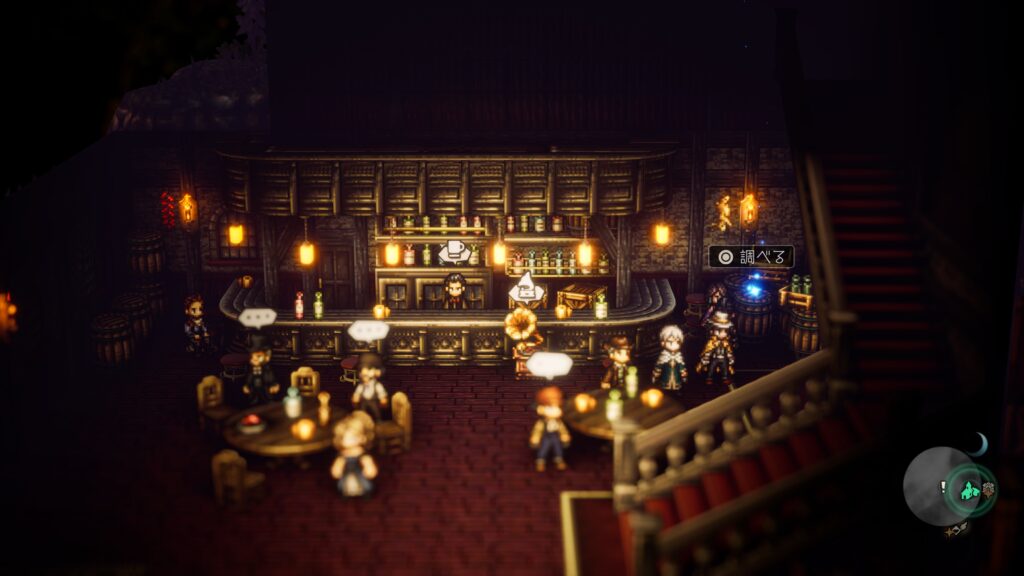
Task: Choose the gramophone icon bubble at the bar
Action: (526, 290)
